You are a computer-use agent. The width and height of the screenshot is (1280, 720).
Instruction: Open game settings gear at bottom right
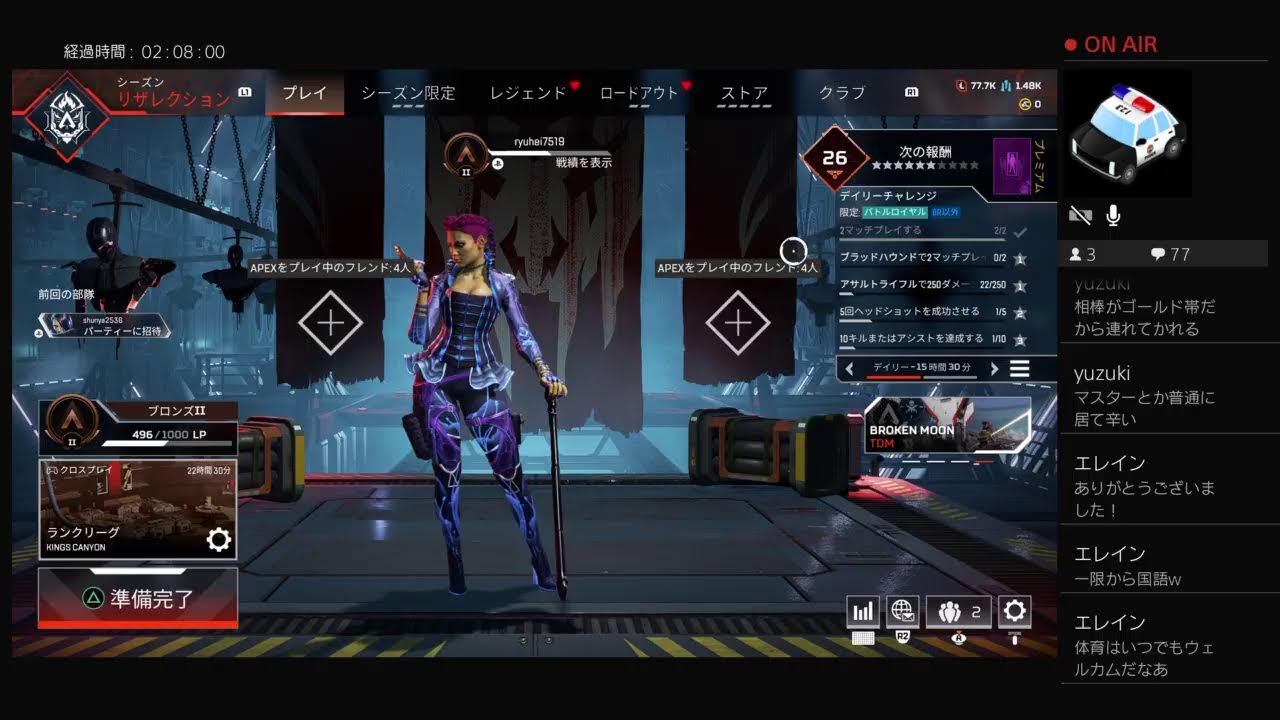coord(1015,611)
